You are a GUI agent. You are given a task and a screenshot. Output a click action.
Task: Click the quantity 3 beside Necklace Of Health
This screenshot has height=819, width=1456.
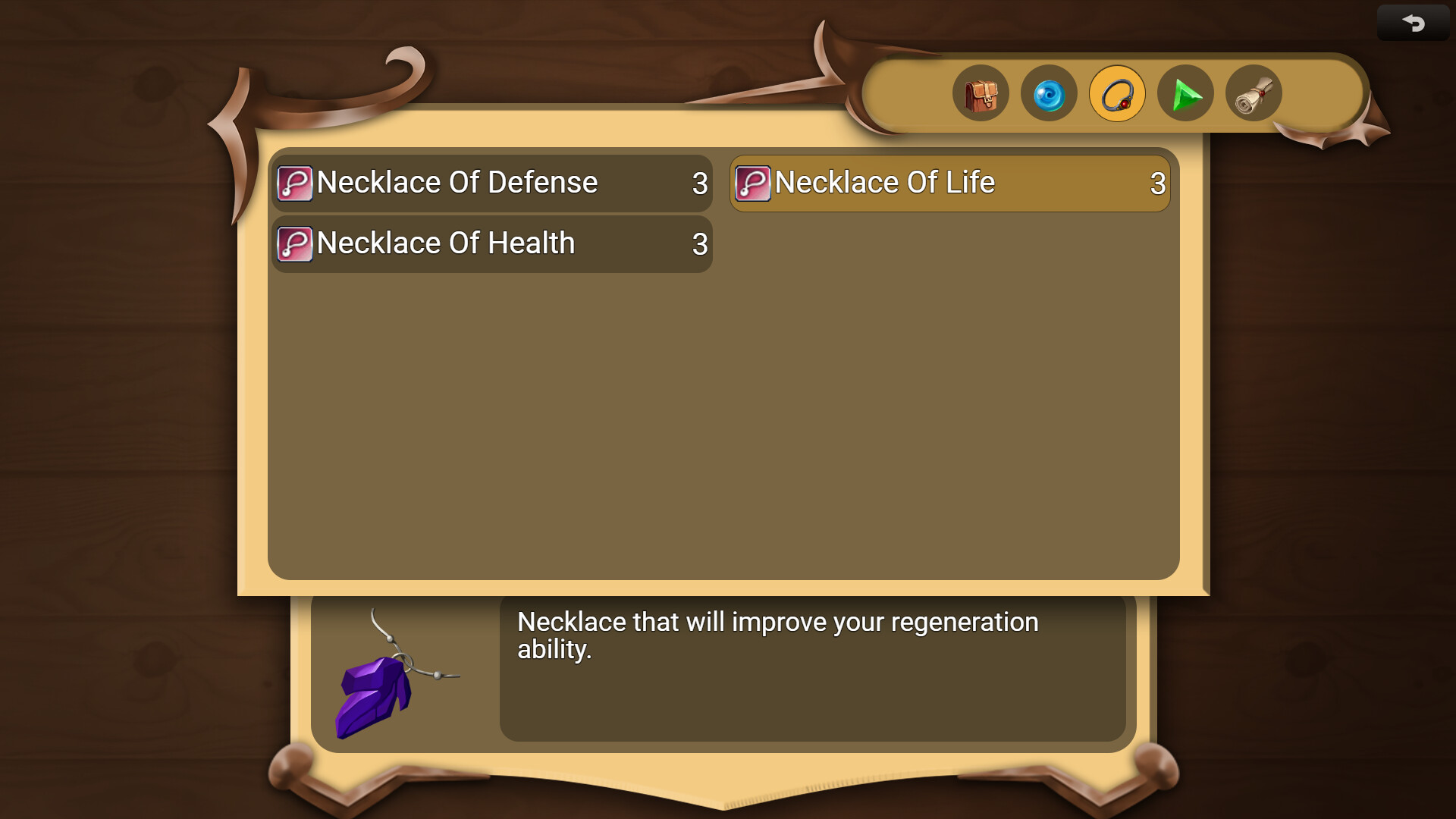point(699,243)
